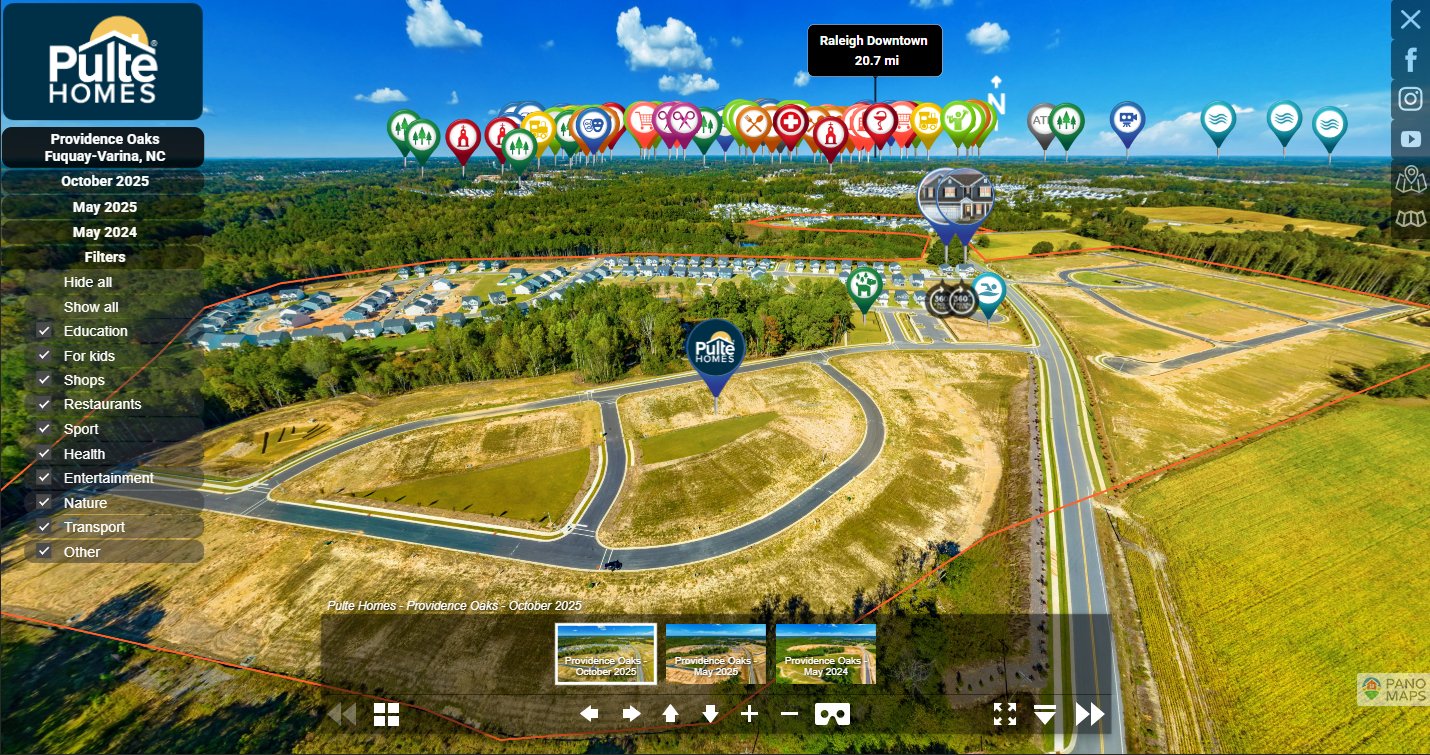Close the side panel with the X

click(x=1410, y=19)
